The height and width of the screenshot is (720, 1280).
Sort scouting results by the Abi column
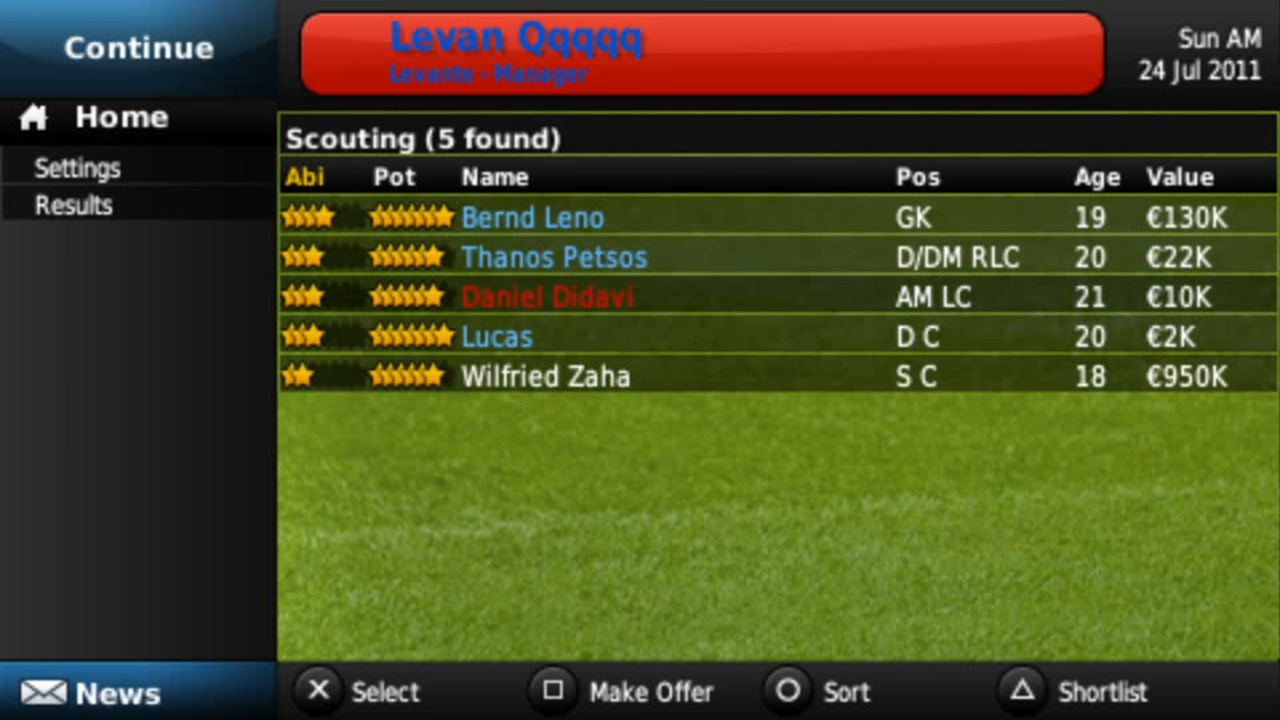[304, 177]
